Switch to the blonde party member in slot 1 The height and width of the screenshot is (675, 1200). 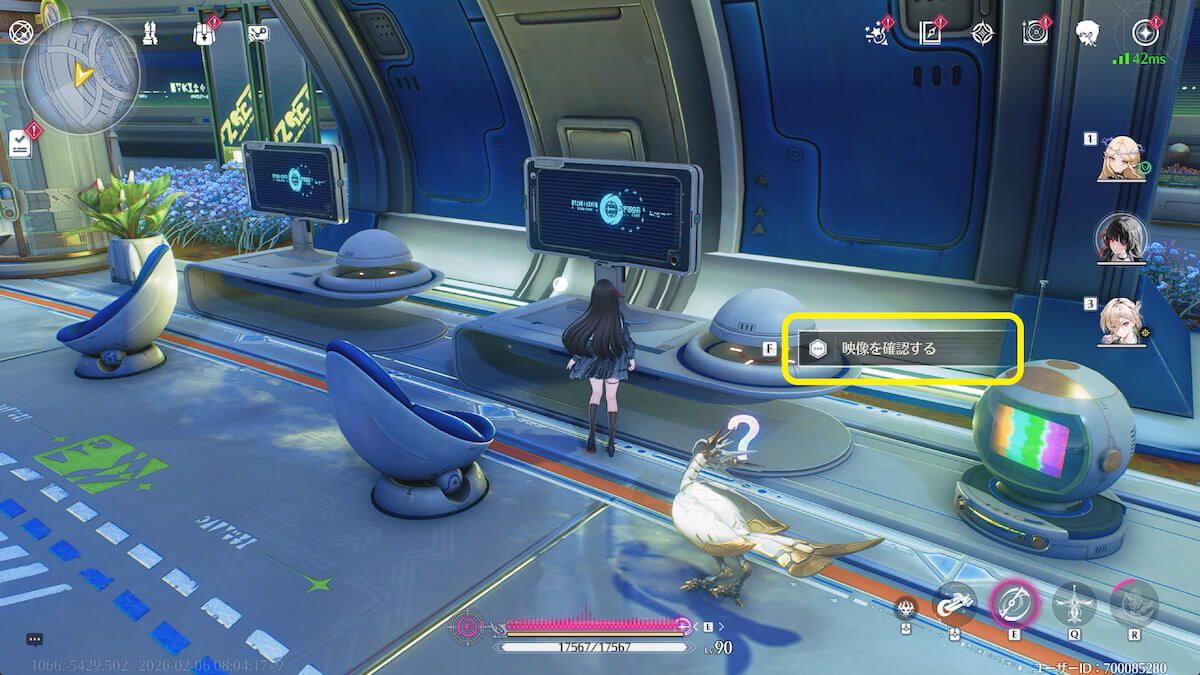click(1122, 159)
